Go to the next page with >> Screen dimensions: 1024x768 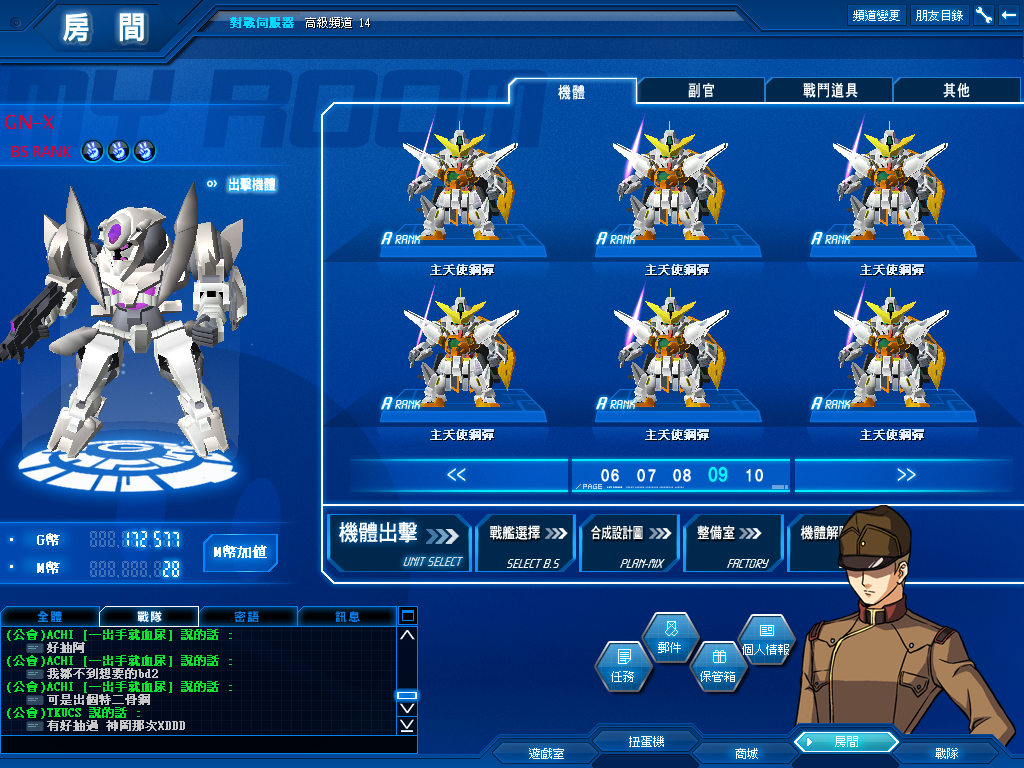[906, 475]
